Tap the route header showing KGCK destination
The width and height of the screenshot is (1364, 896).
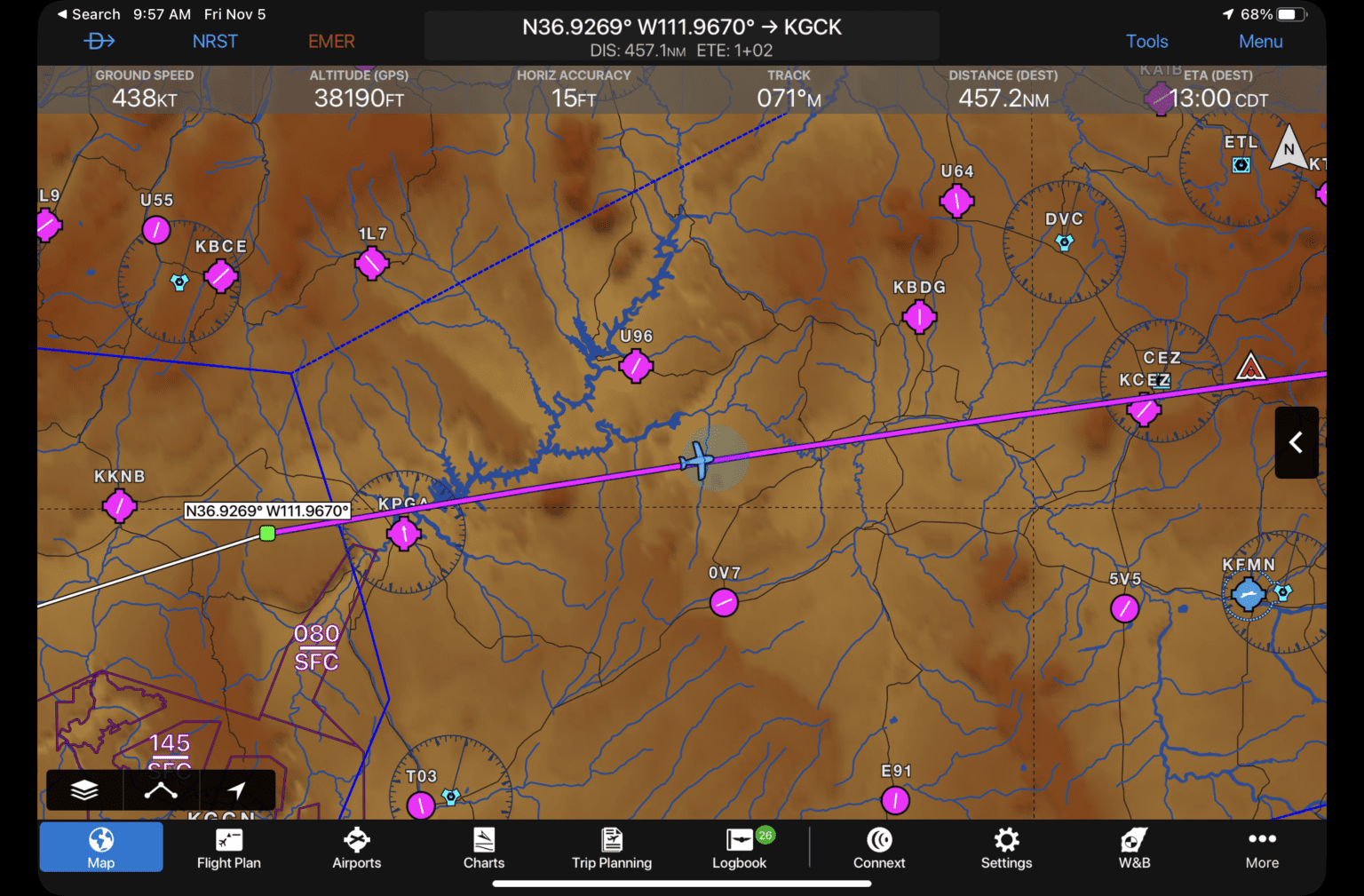[x=681, y=36]
